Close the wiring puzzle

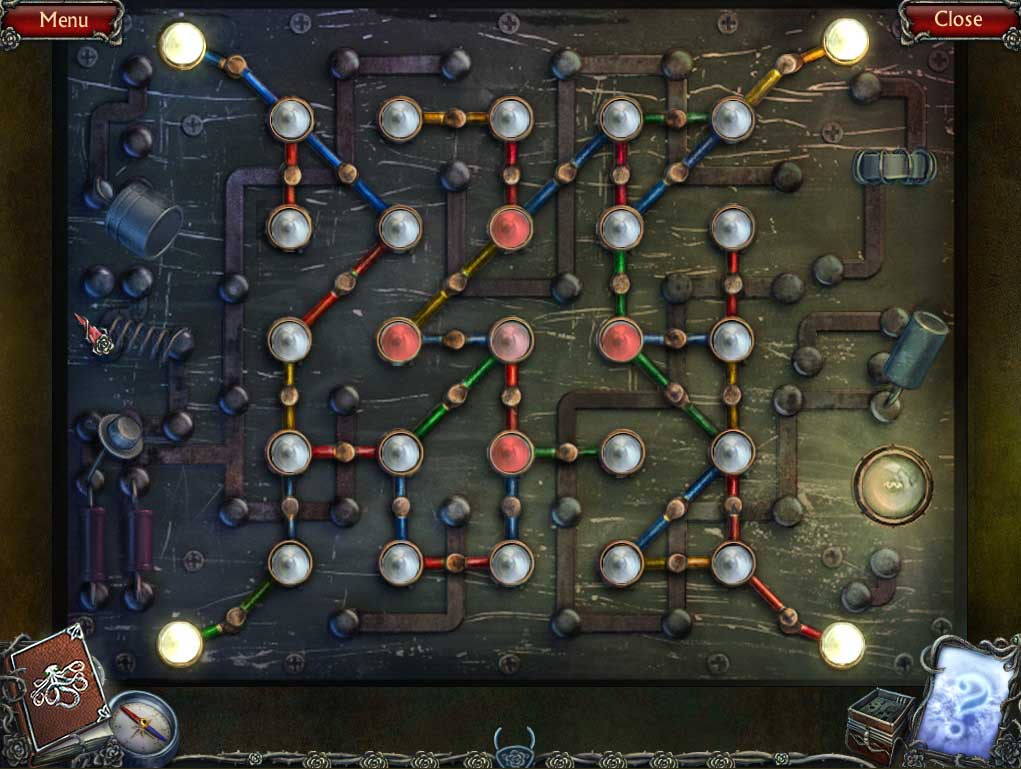[958, 19]
